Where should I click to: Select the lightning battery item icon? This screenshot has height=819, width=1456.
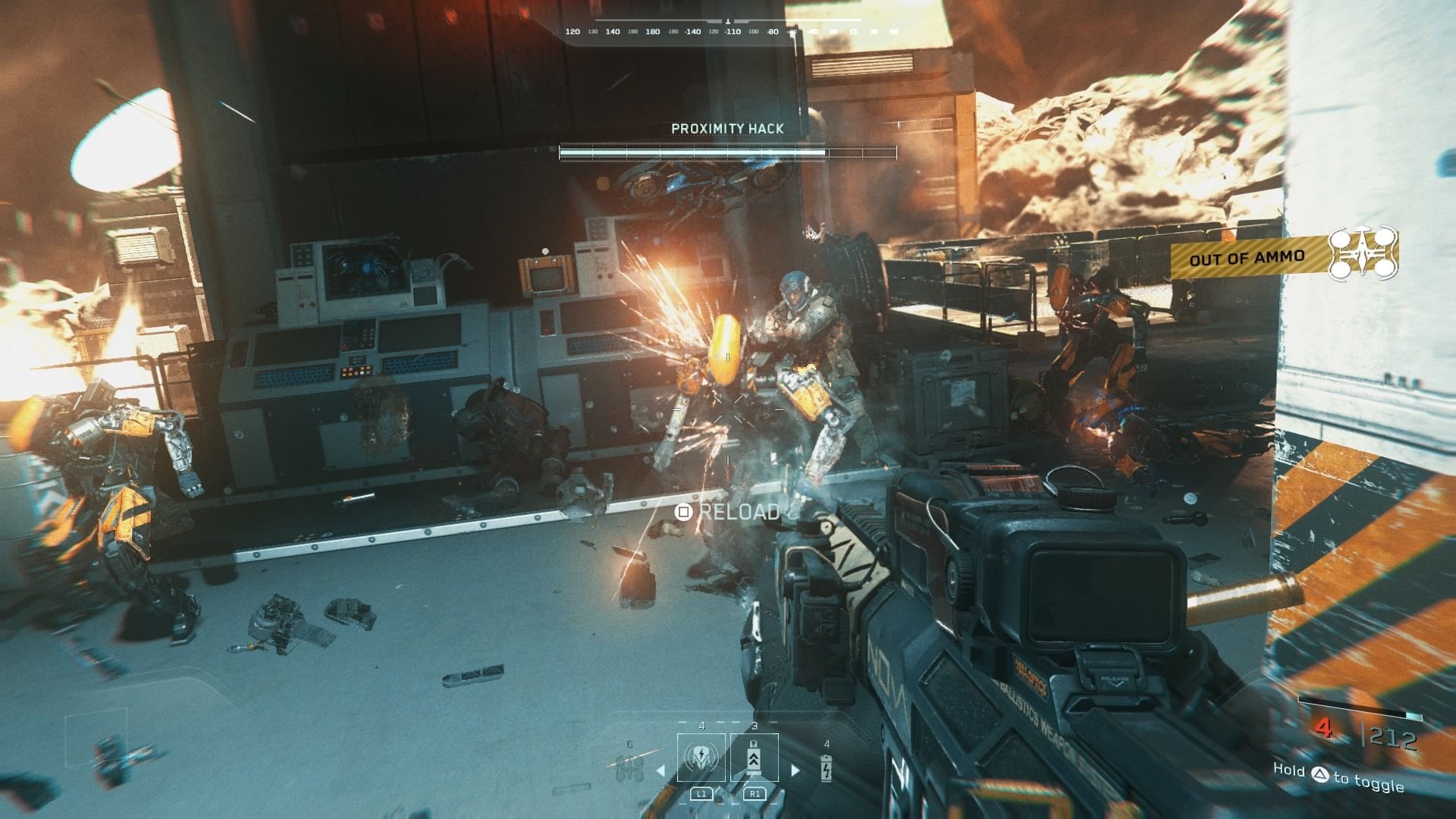(826, 767)
